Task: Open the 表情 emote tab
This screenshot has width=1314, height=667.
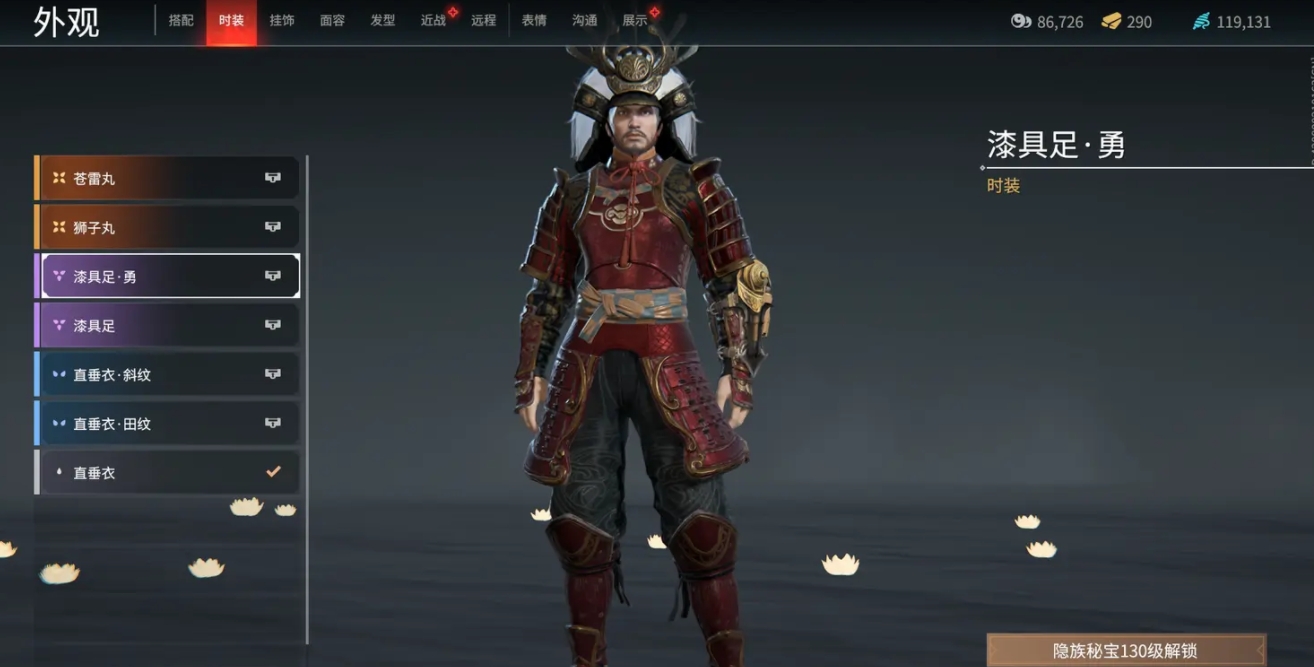Action: click(x=534, y=21)
